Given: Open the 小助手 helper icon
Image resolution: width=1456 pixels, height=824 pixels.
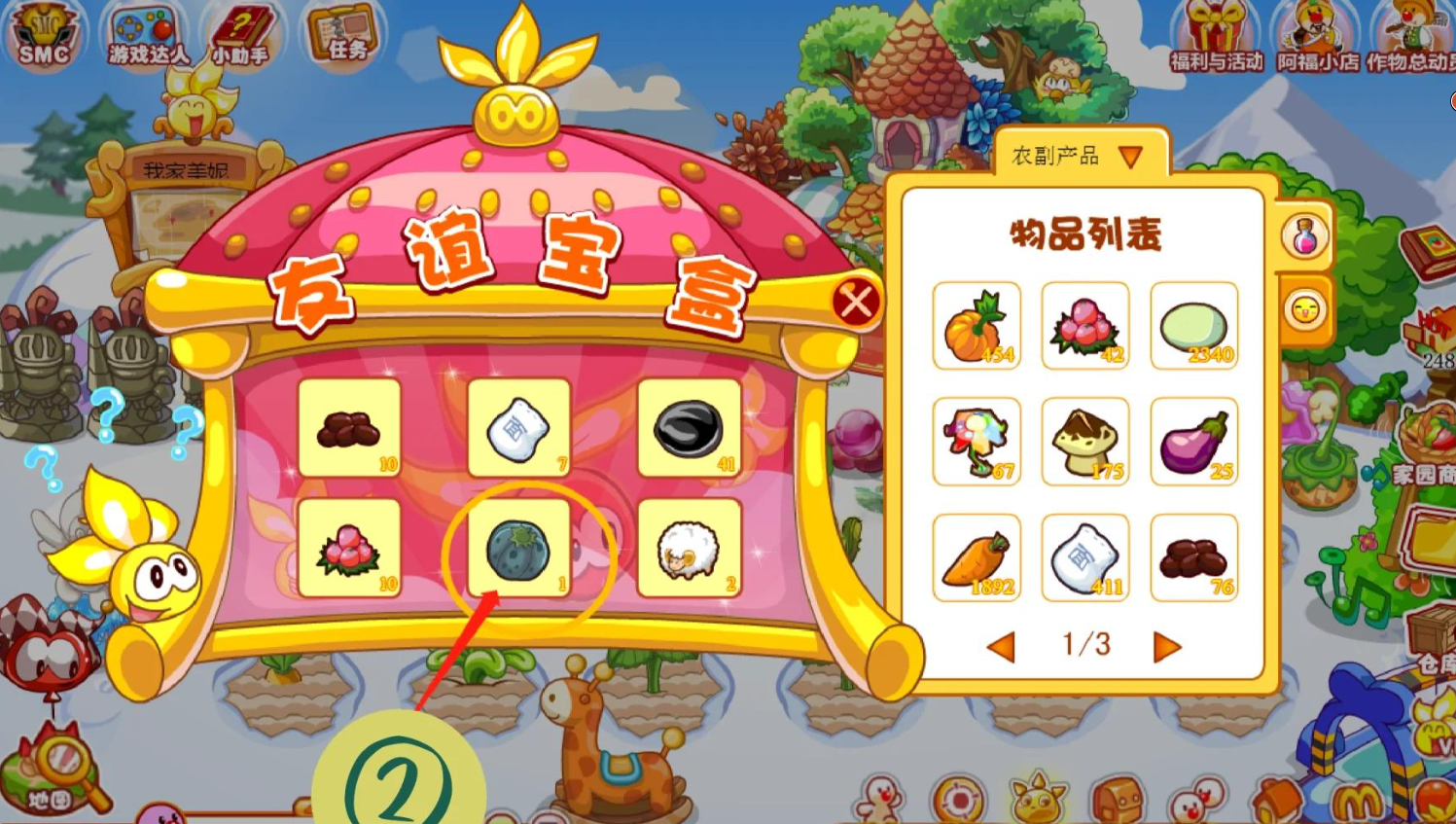Looking at the screenshot, I should pyautogui.click(x=240, y=27).
